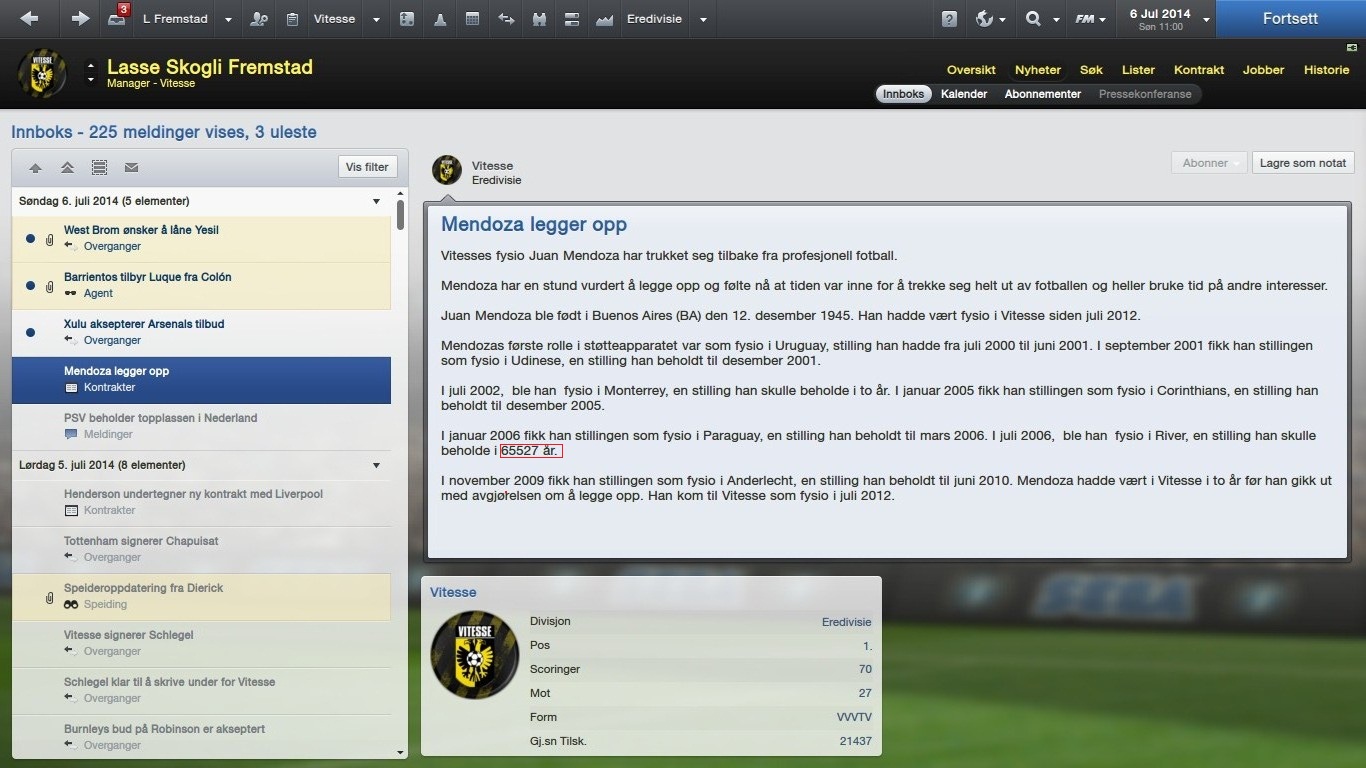Click the Vis filter button
Image resolution: width=1366 pixels, height=768 pixels.
click(x=367, y=167)
